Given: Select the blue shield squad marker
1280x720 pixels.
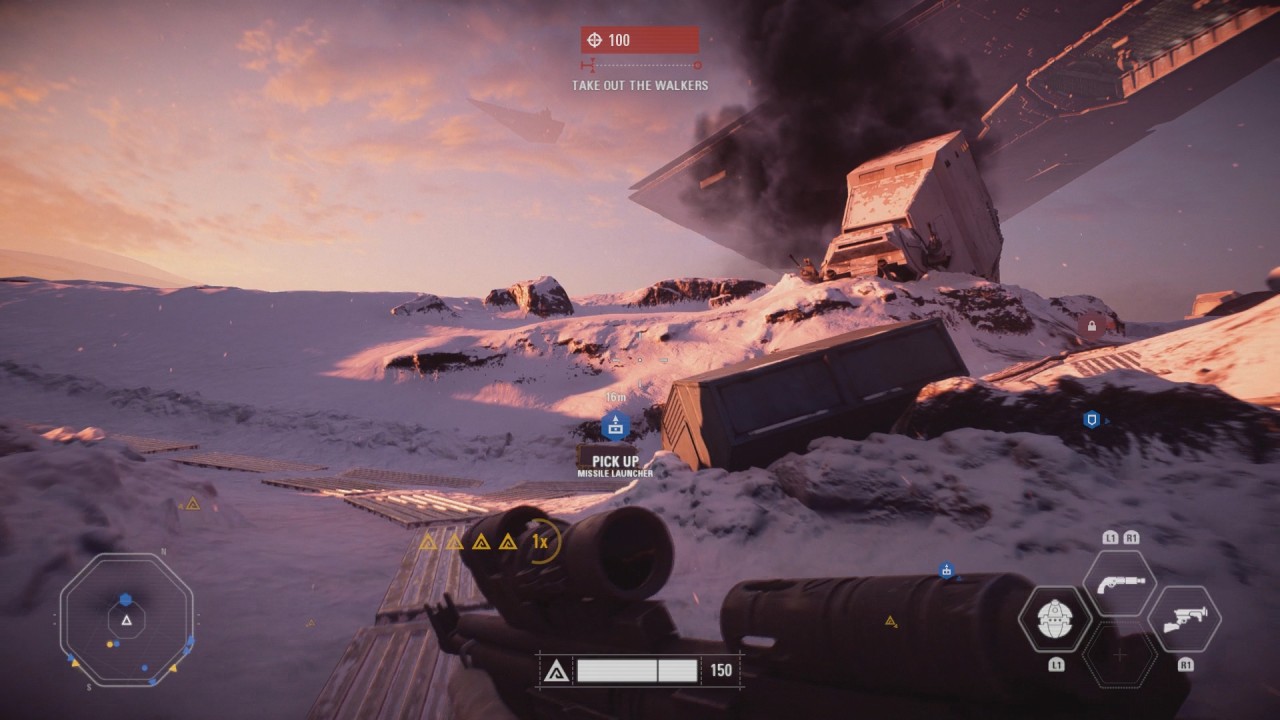Looking at the screenshot, I should 1091,420.
